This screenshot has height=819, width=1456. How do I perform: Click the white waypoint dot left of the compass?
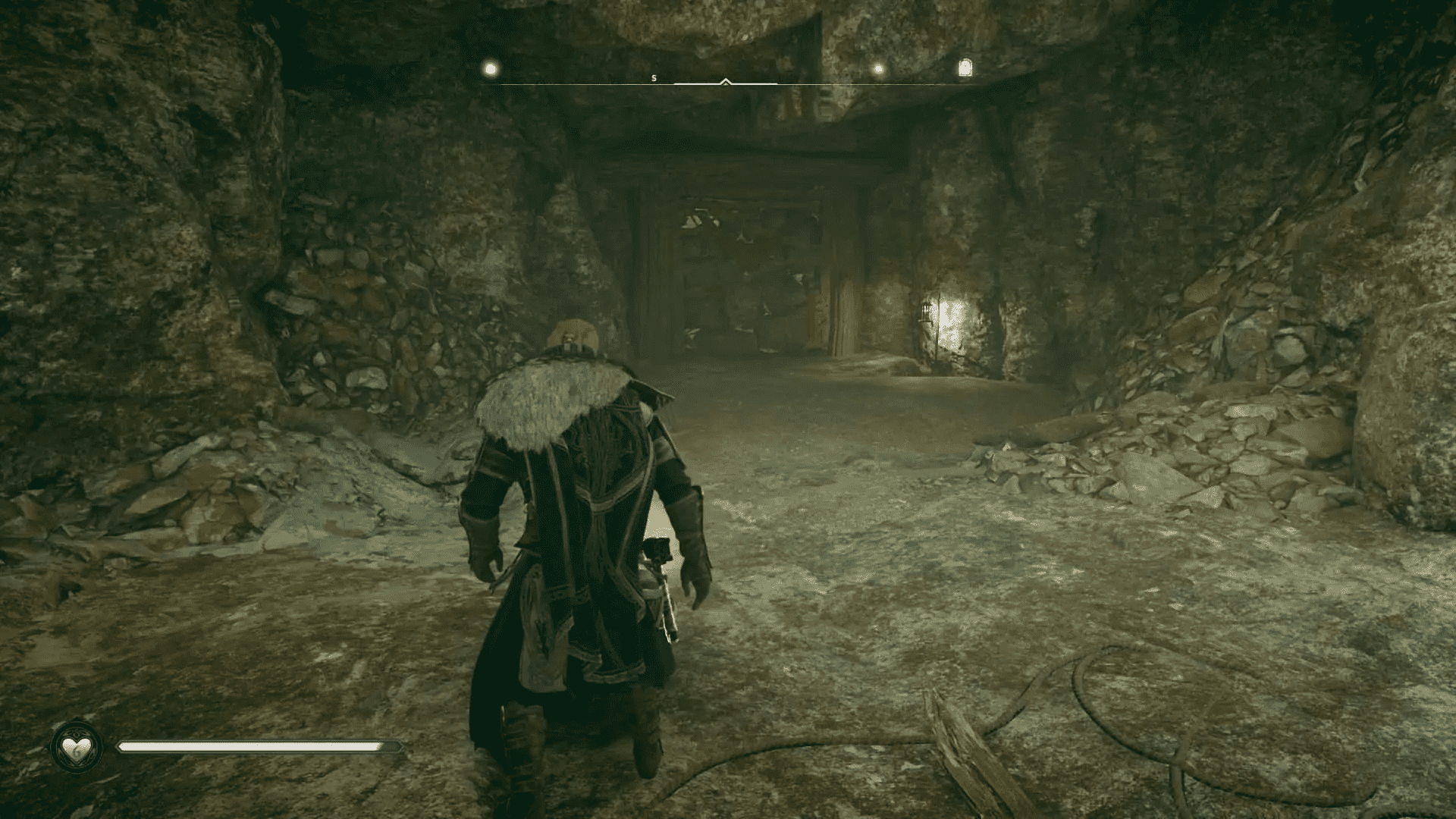[489, 67]
